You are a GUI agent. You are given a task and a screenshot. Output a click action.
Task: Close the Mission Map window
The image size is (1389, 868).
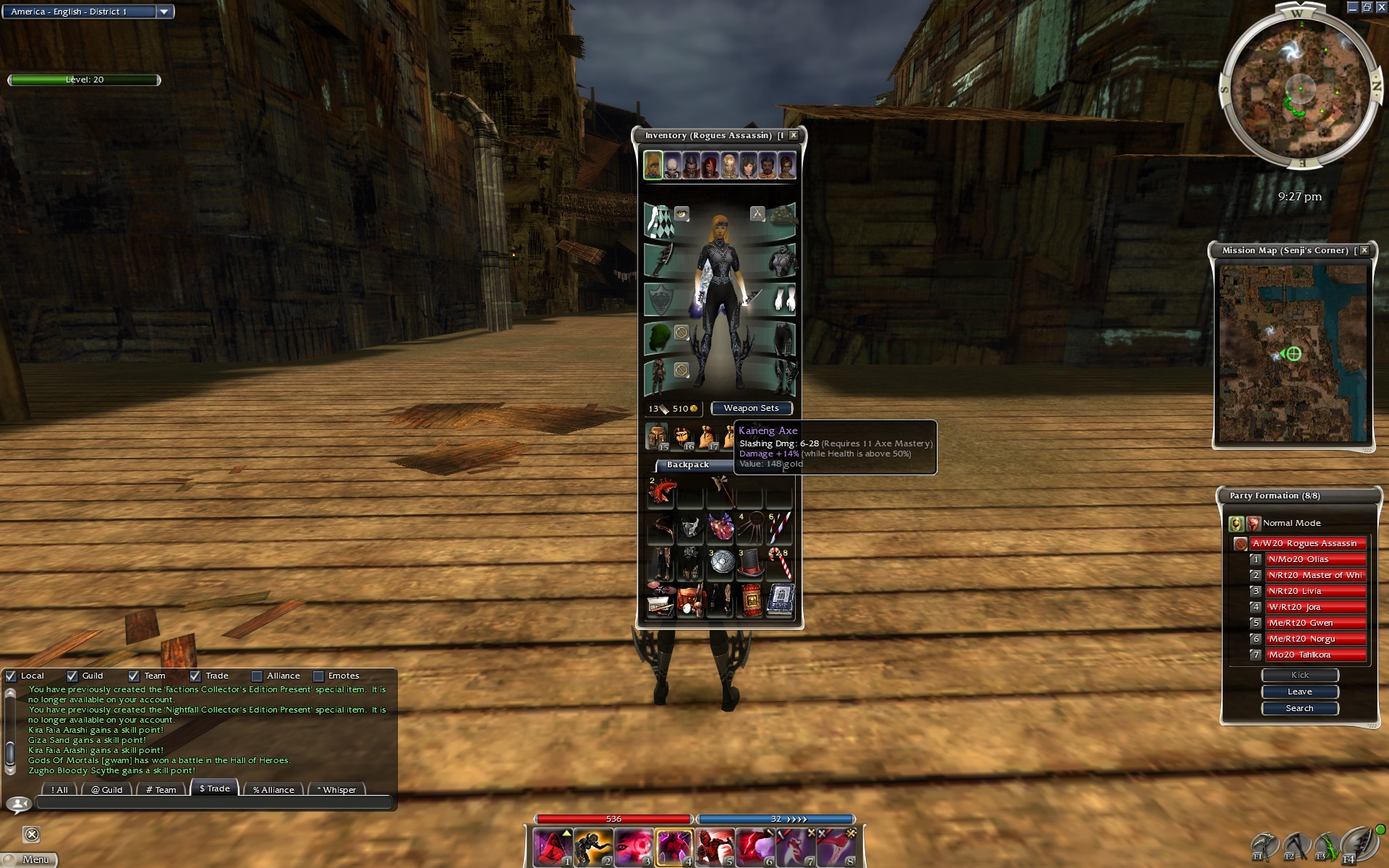click(x=1364, y=250)
